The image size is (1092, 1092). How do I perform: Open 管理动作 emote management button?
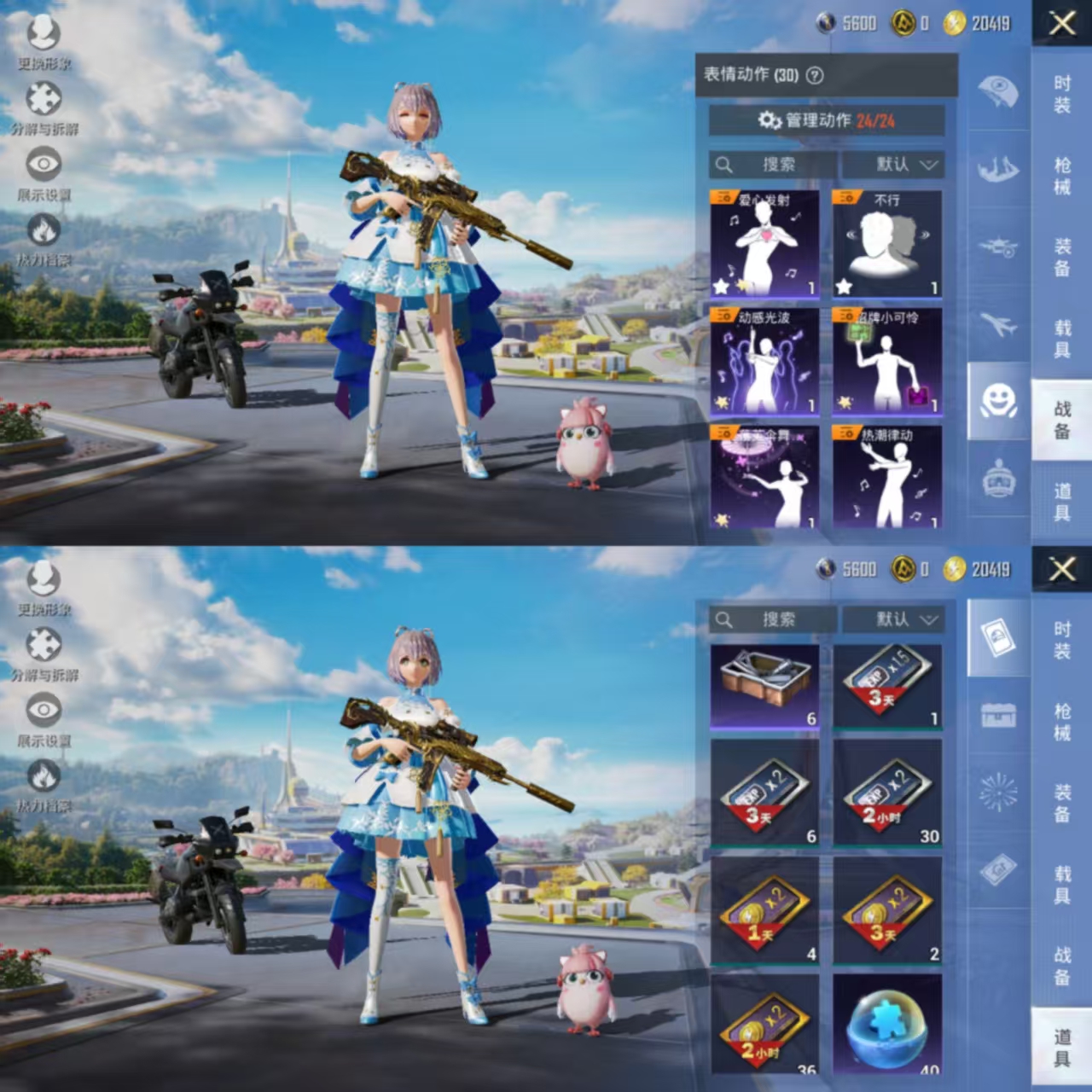826,120
